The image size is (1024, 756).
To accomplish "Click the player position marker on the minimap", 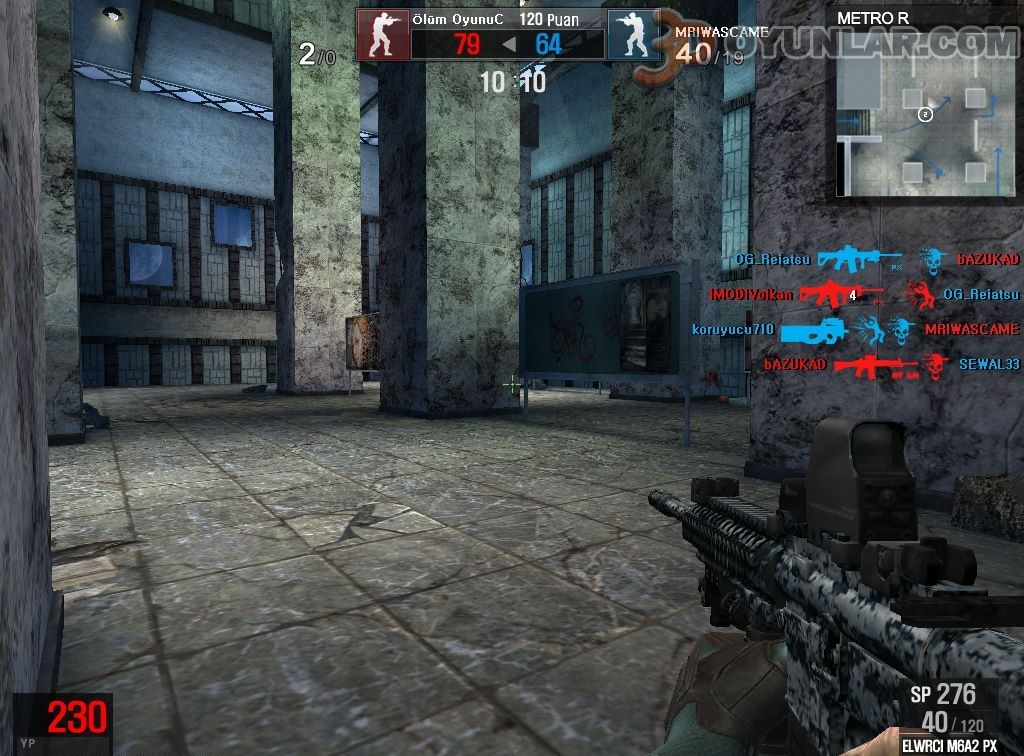I will [925, 115].
